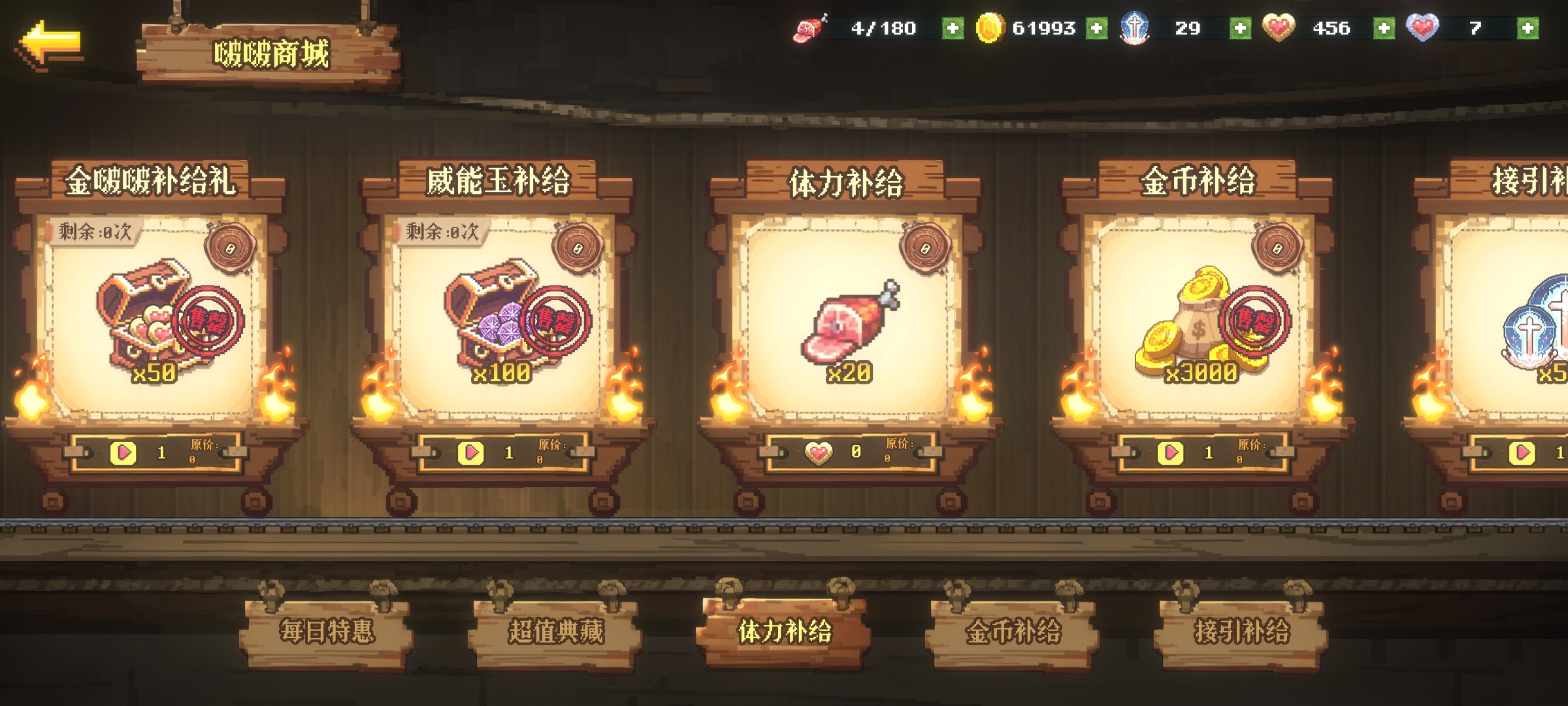Open the 接引补给 bottom tab
Viewport: 1568px width, 706px height.
click(1242, 631)
